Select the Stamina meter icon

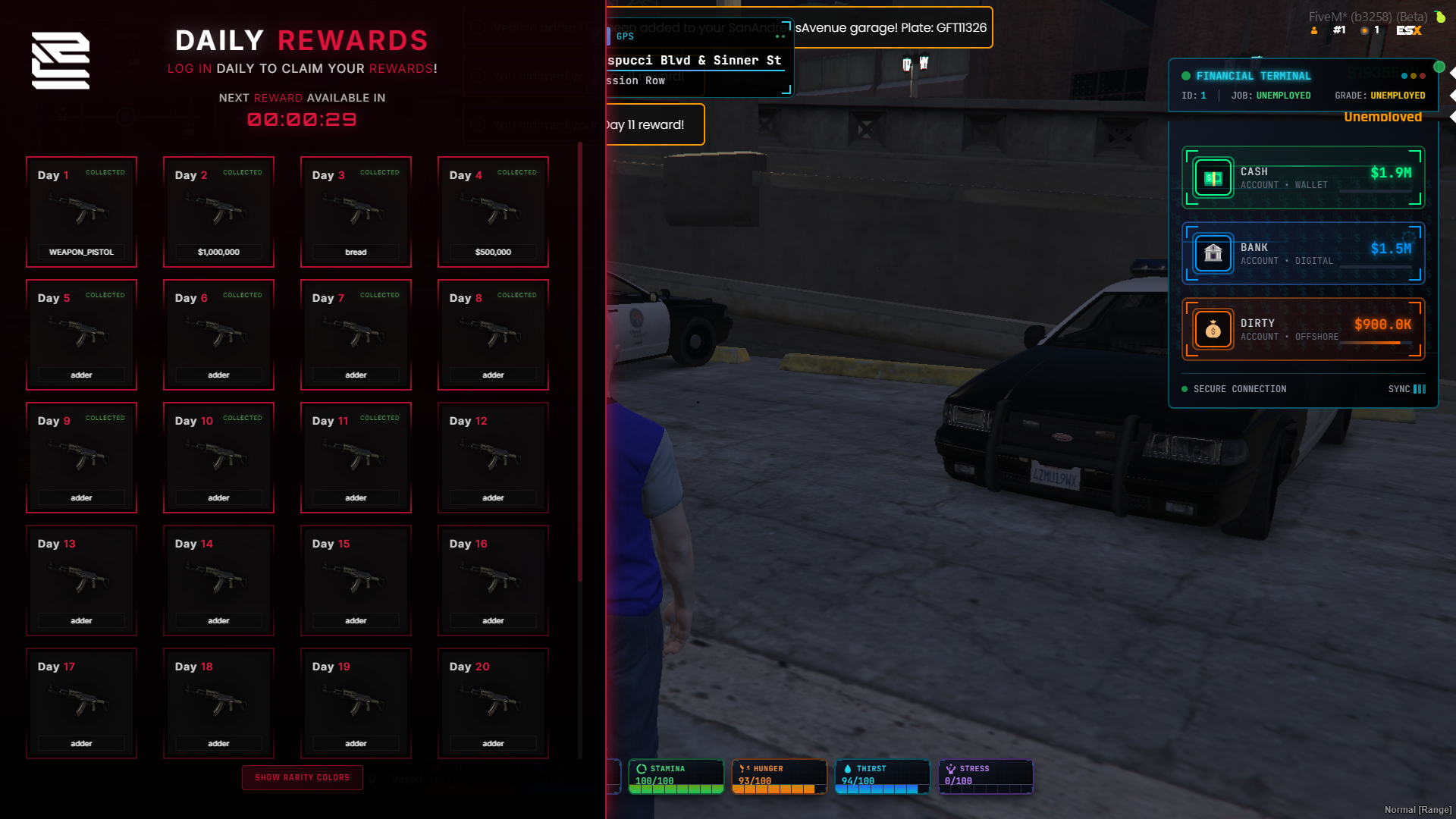tap(641, 768)
